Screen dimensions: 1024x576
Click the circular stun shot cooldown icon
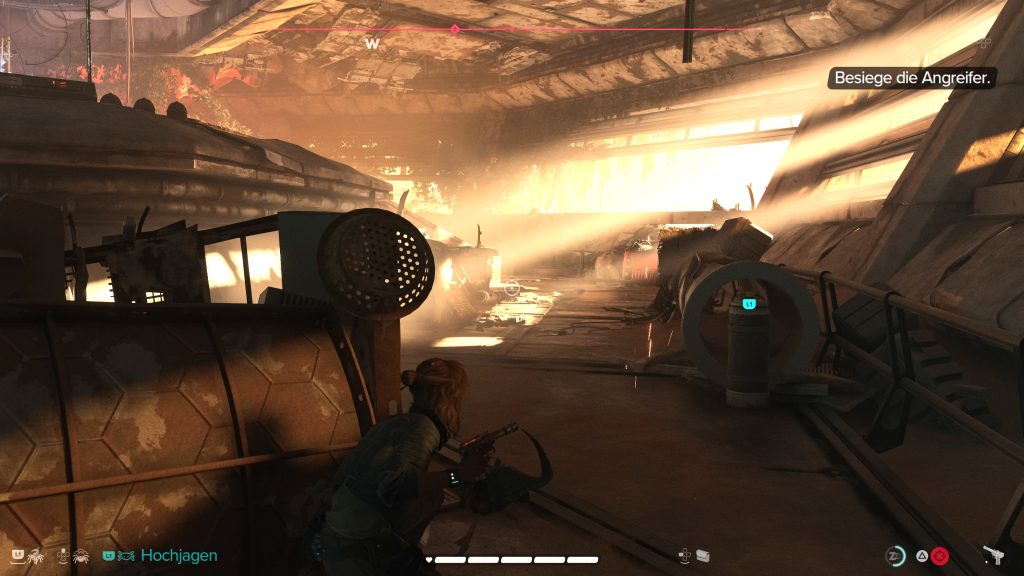[896, 557]
